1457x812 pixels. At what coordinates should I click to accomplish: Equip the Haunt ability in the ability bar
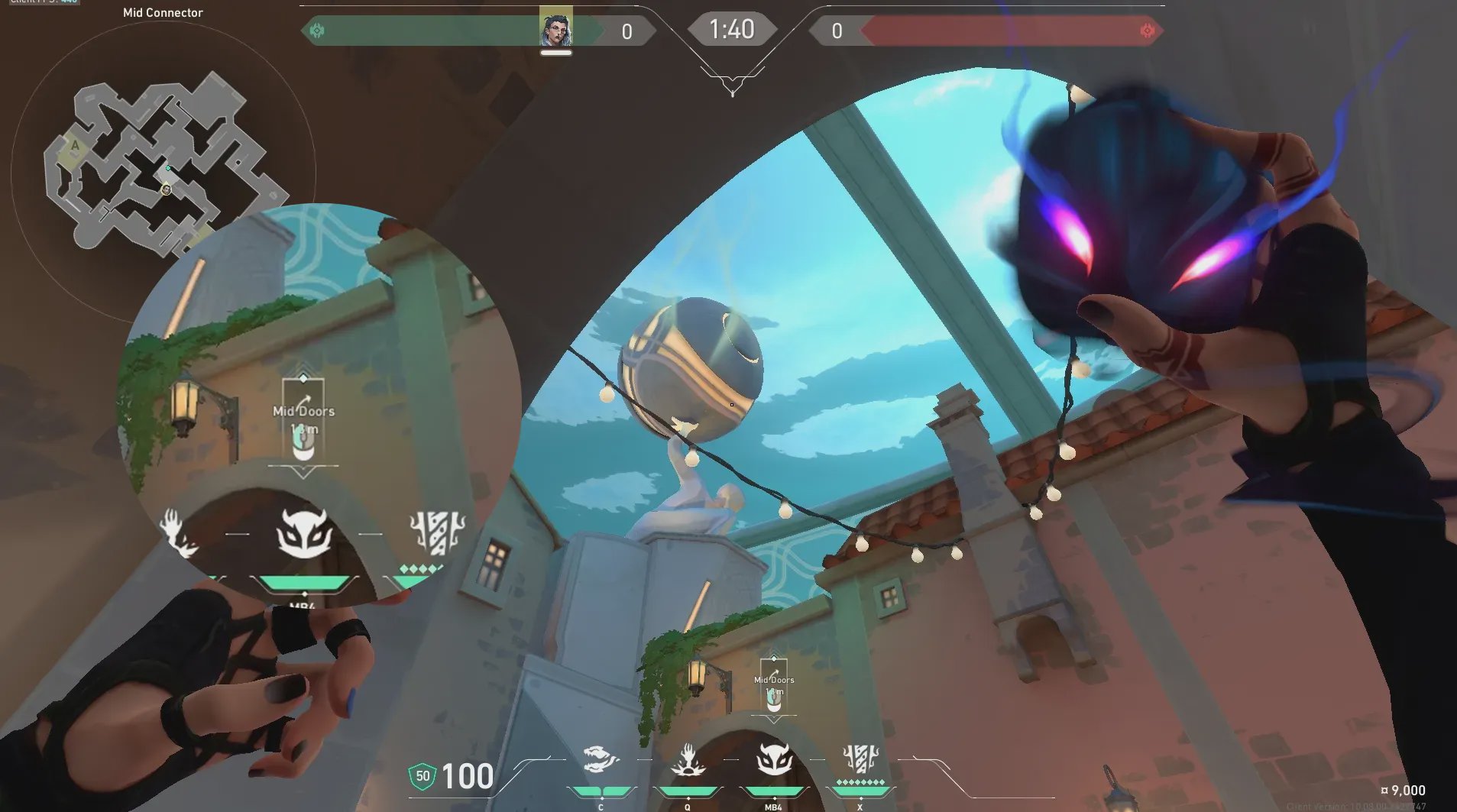tap(773, 761)
